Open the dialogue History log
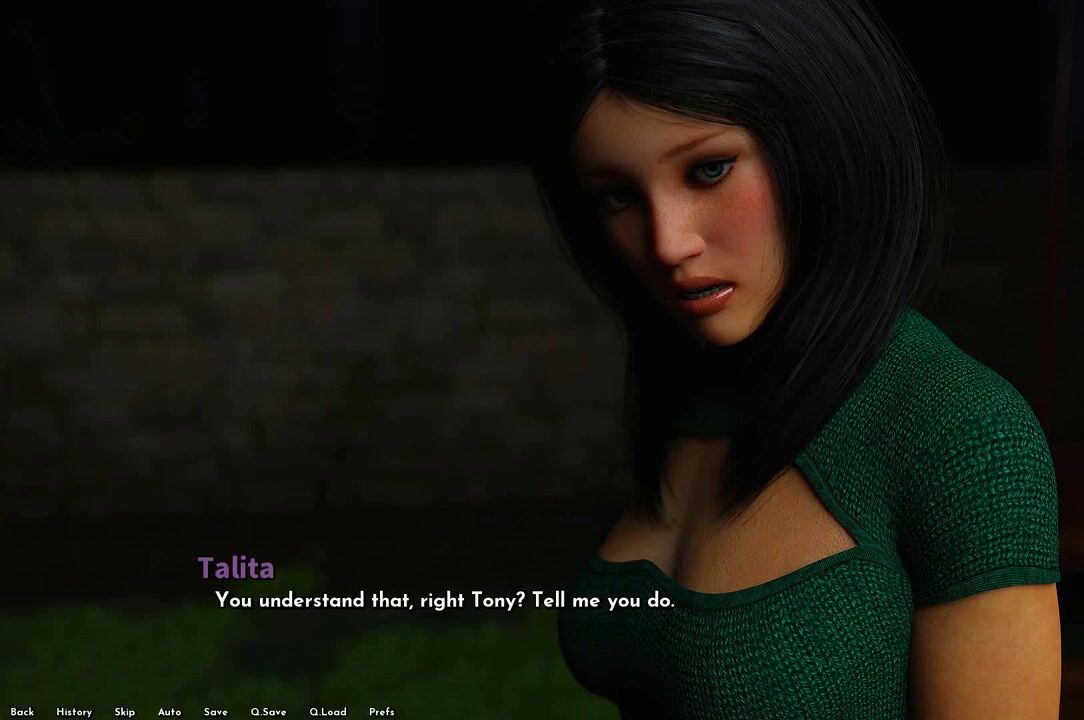This screenshot has height=720, width=1084. coord(74,712)
